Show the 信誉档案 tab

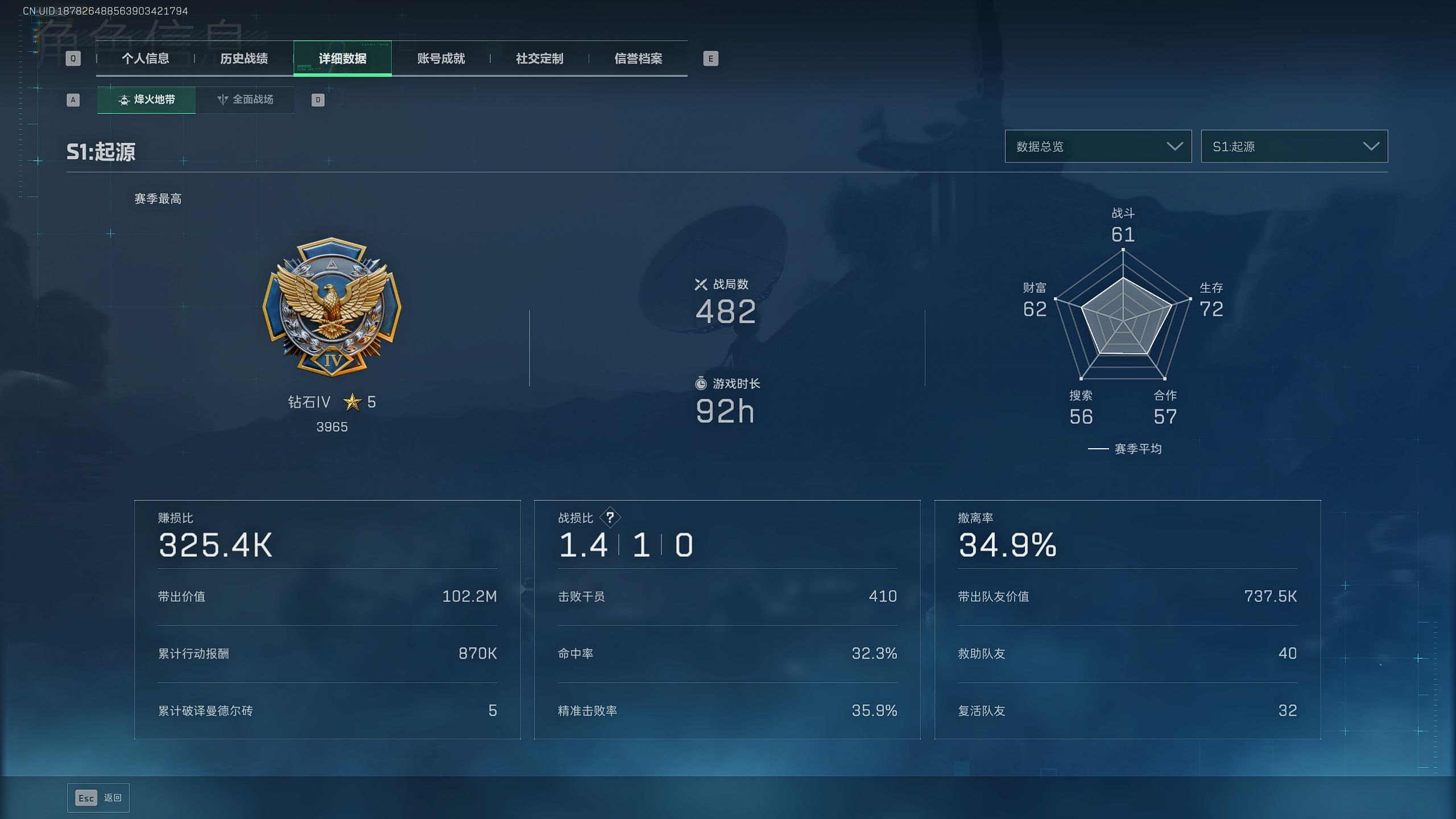pos(638,59)
